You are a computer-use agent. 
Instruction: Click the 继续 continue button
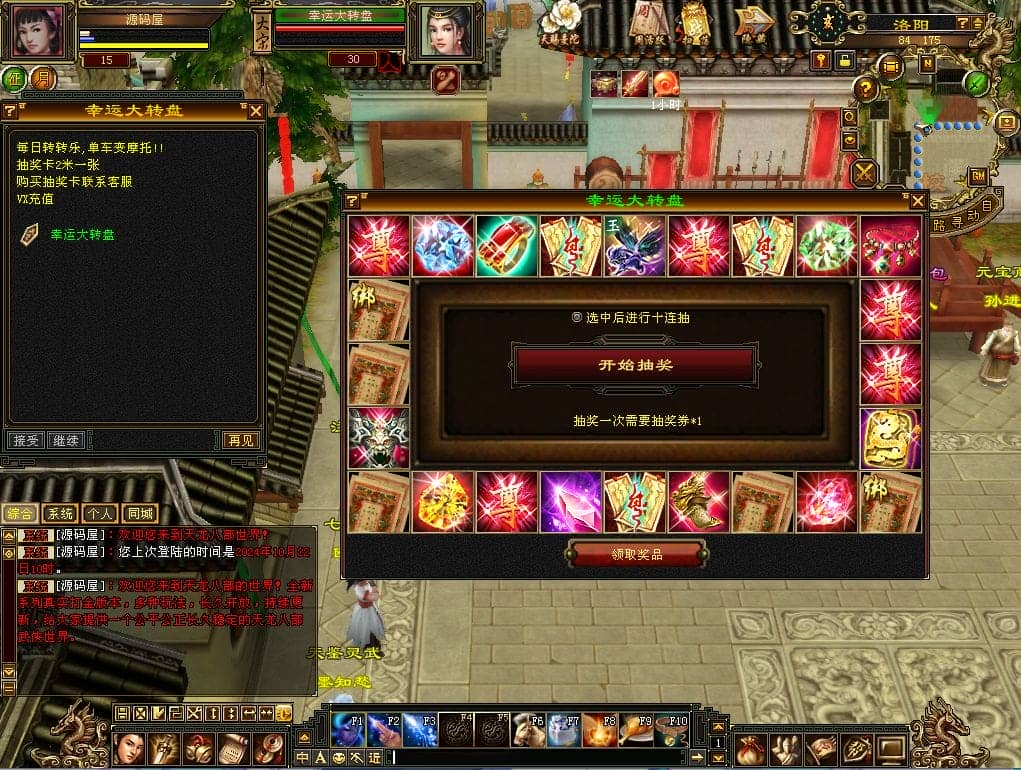coord(66,440)
